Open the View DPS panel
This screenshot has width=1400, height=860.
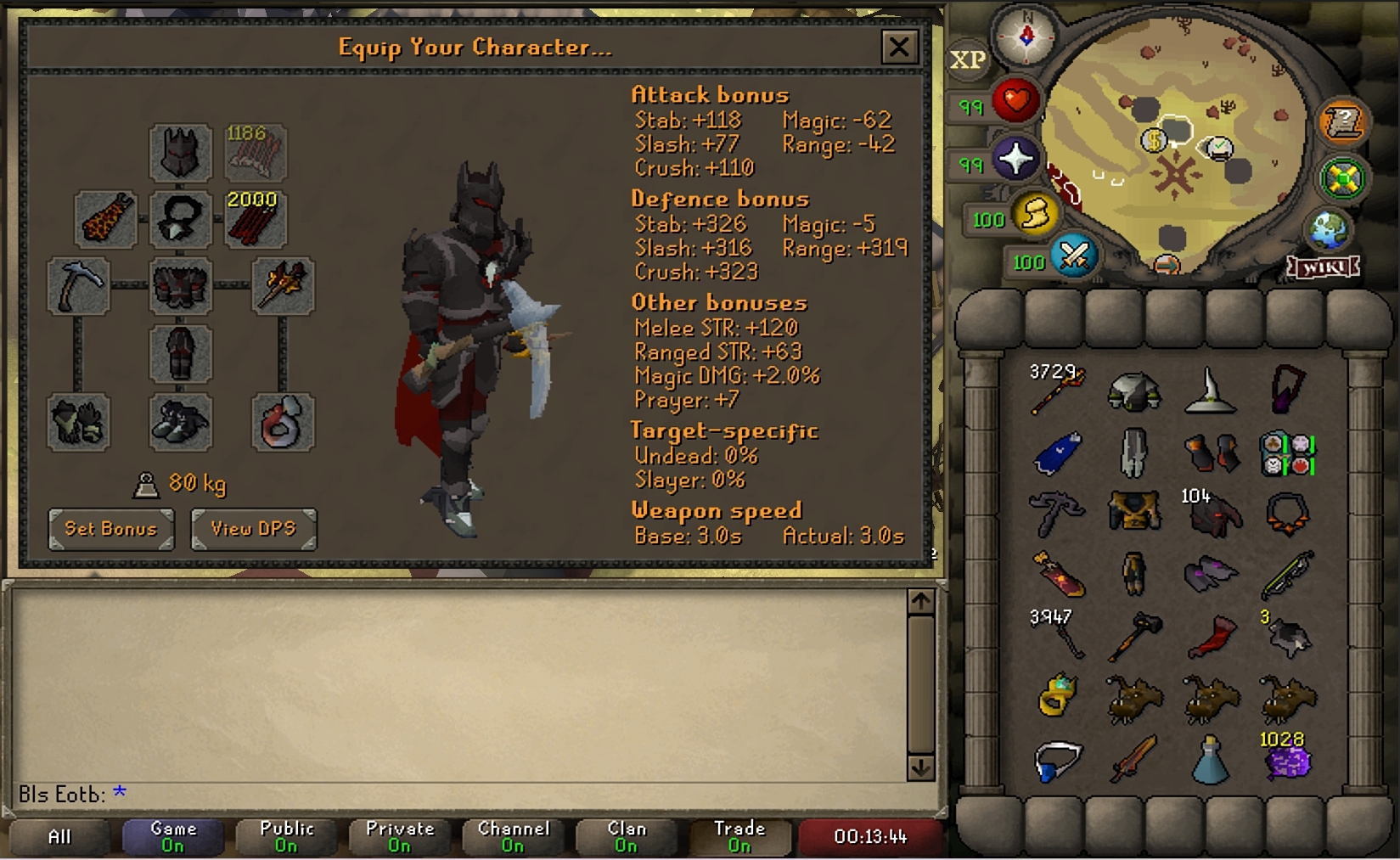pyautogui.click(x=253, y=529)
